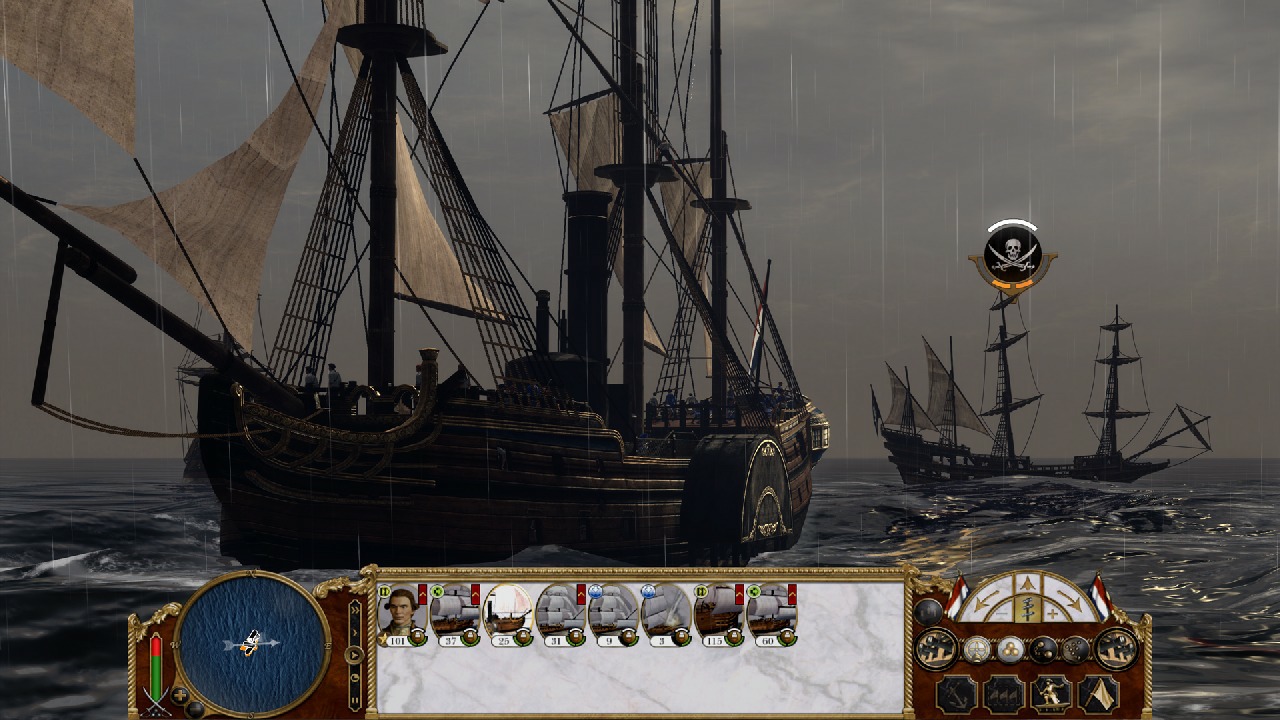Toggle the crew display icon beside the wheel

[x=928, y=610]
